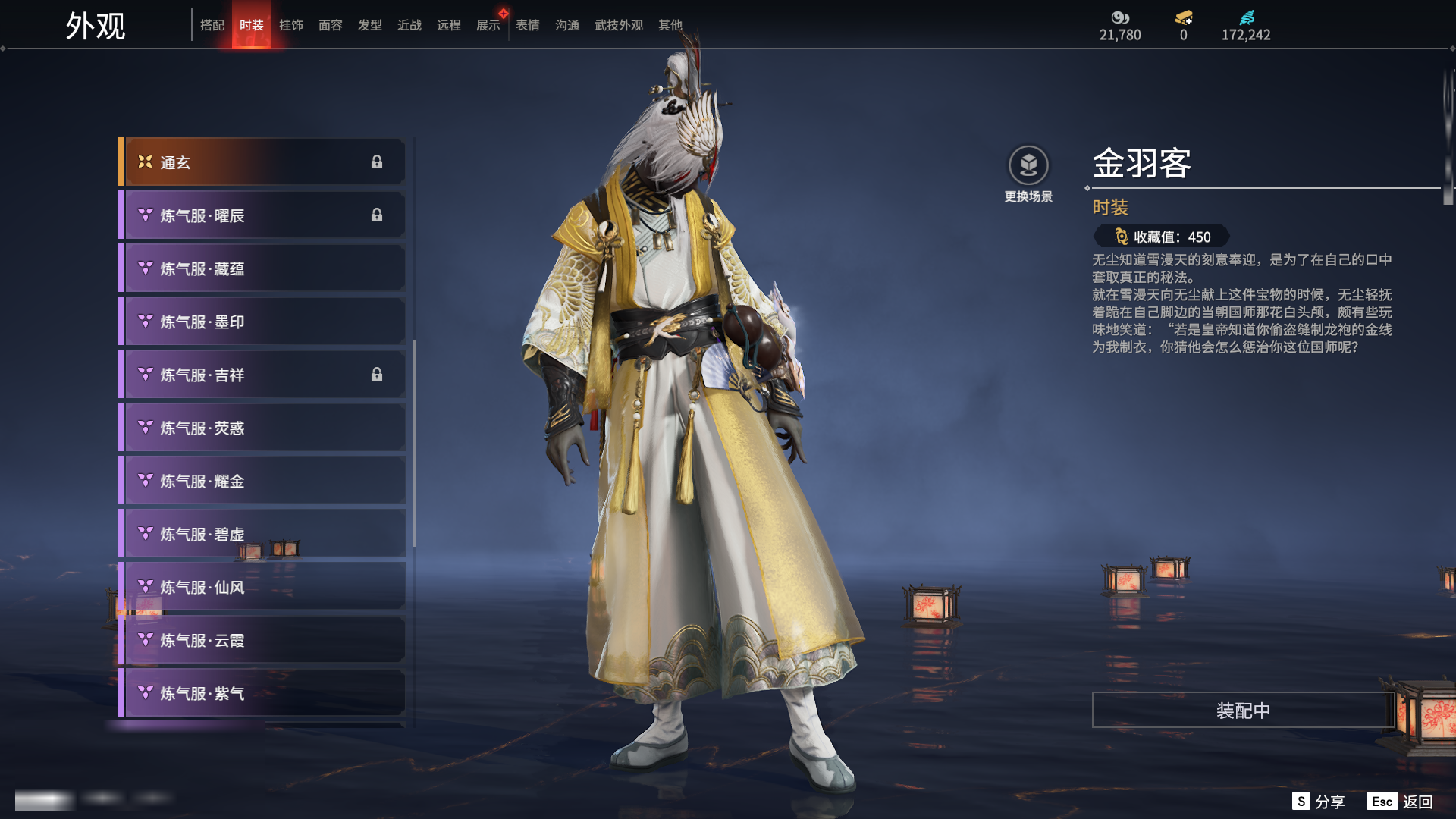Pick the 炼气服·耀金 outfit
The height and width of the screenshot is (819, 1456).
coord(262,481)
